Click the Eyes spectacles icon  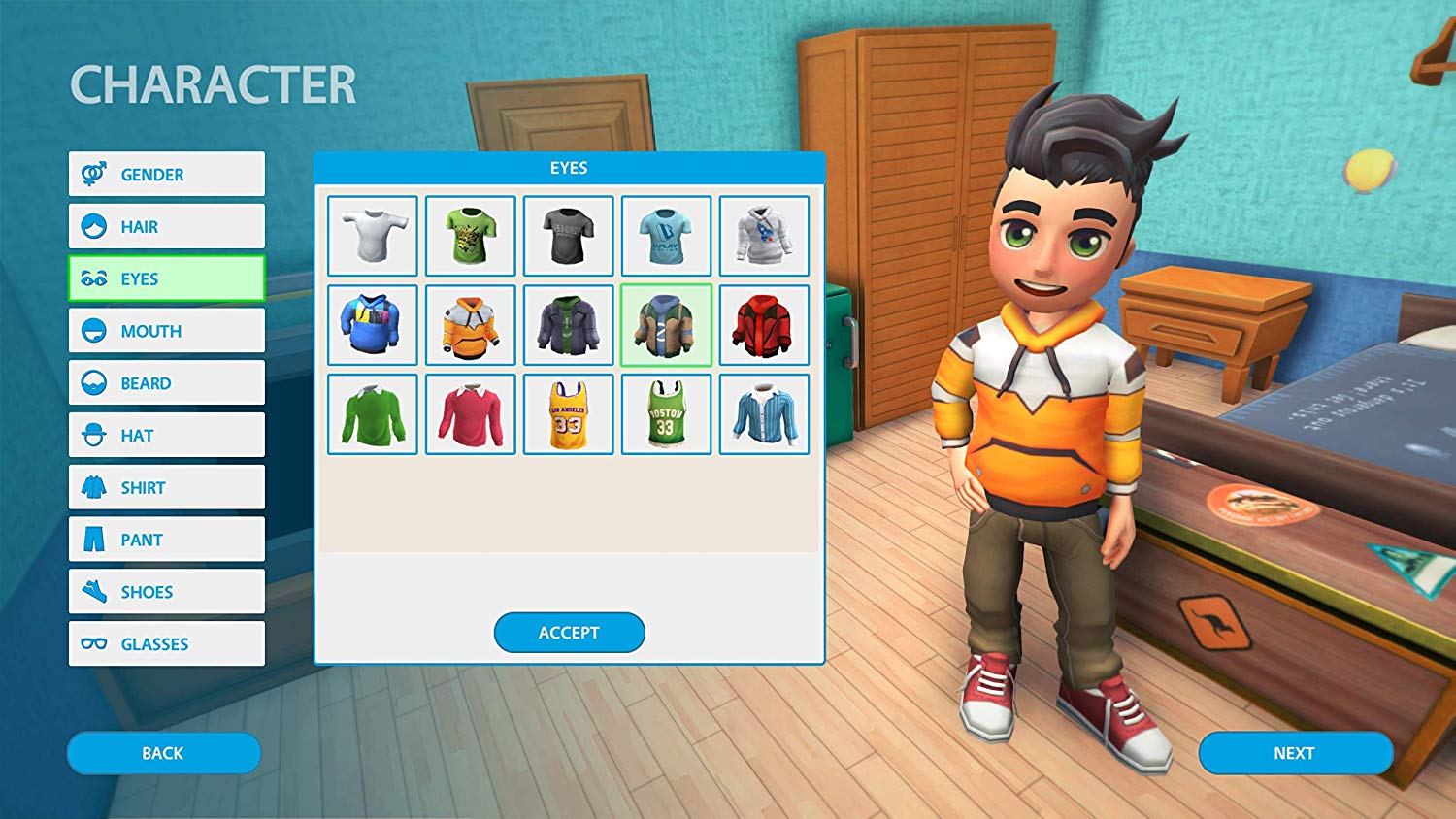92,278
